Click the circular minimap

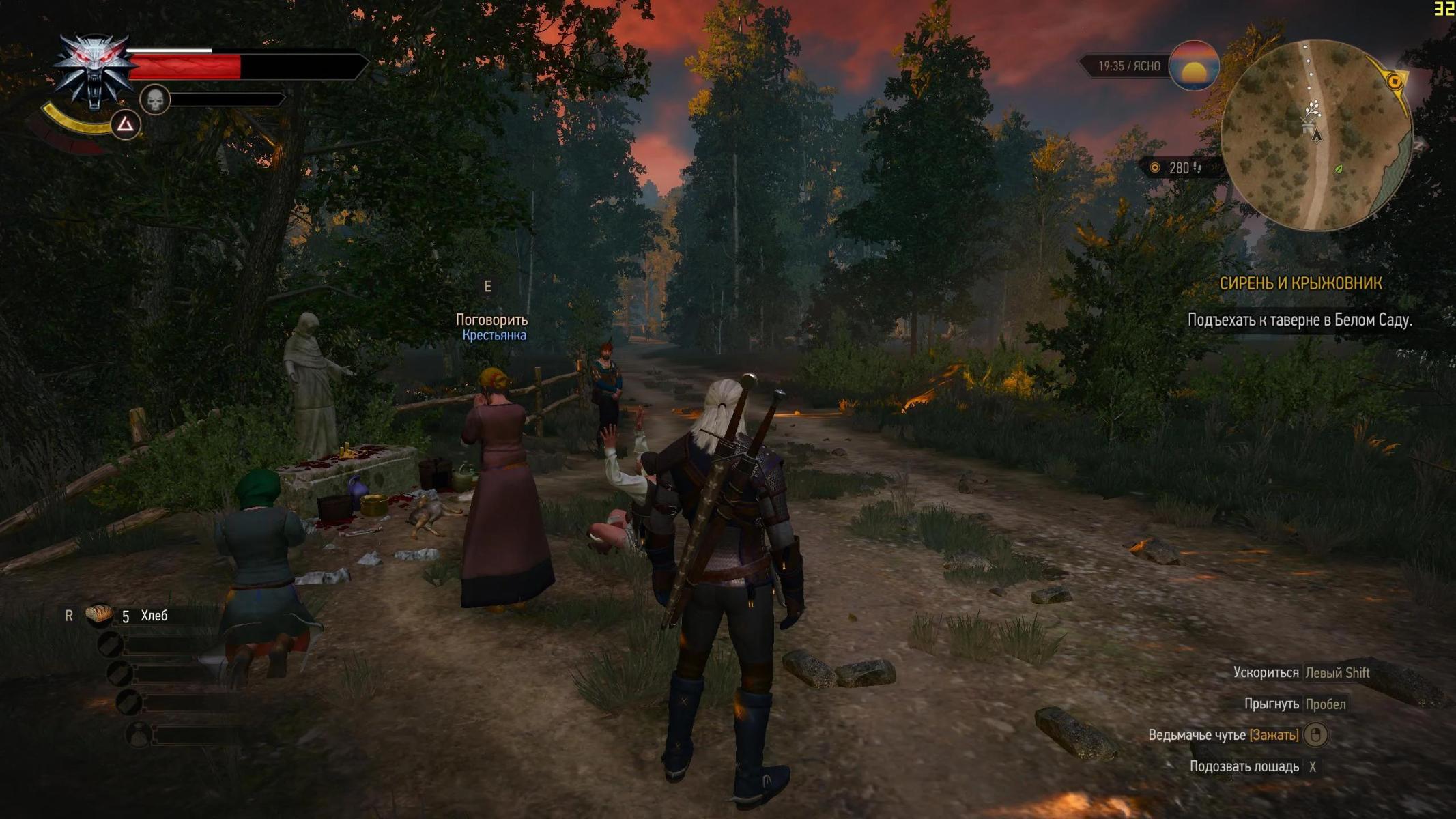[x=1316, y=135]
